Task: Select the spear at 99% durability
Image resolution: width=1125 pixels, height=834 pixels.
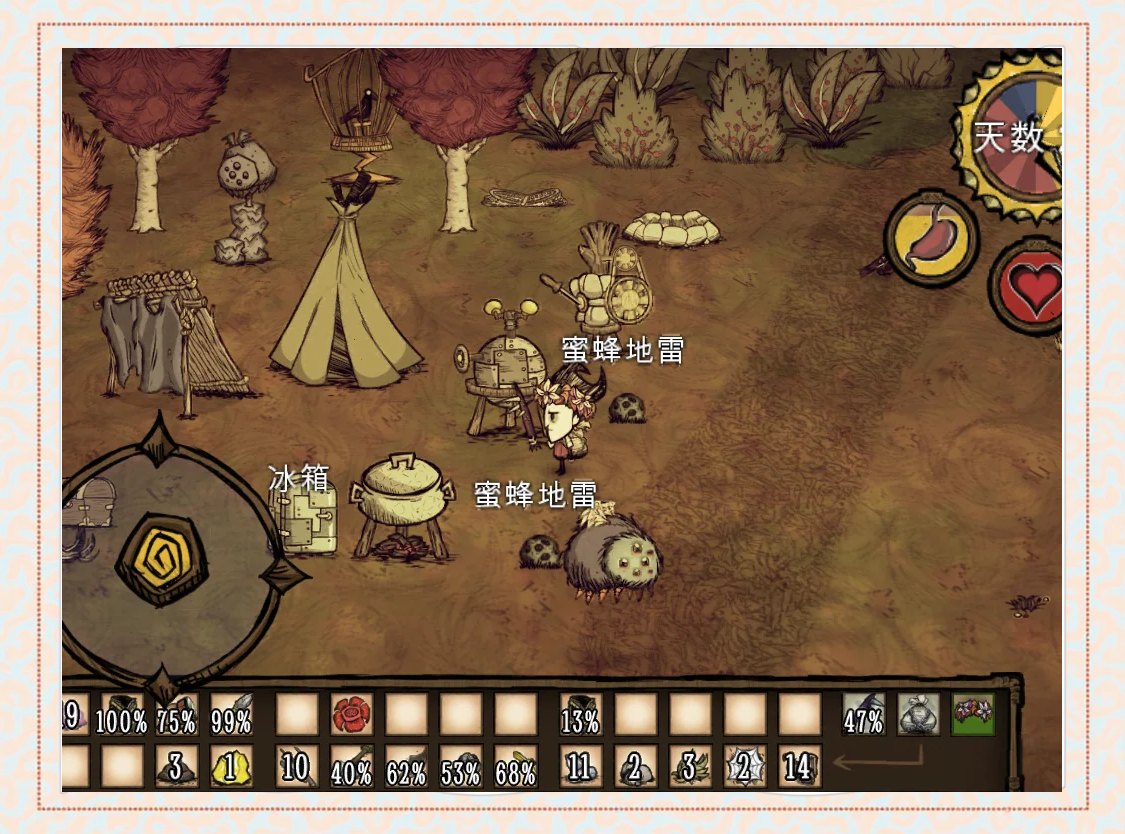Action: click(231, 714)
